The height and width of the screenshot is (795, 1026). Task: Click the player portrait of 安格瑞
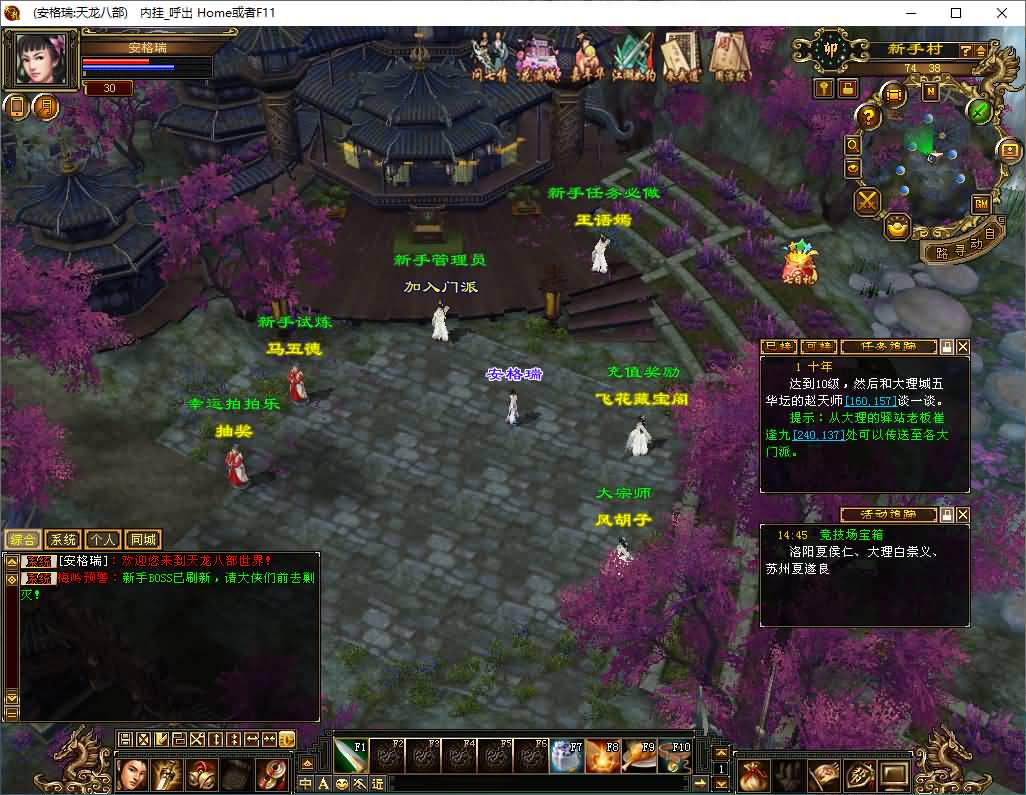41,61
